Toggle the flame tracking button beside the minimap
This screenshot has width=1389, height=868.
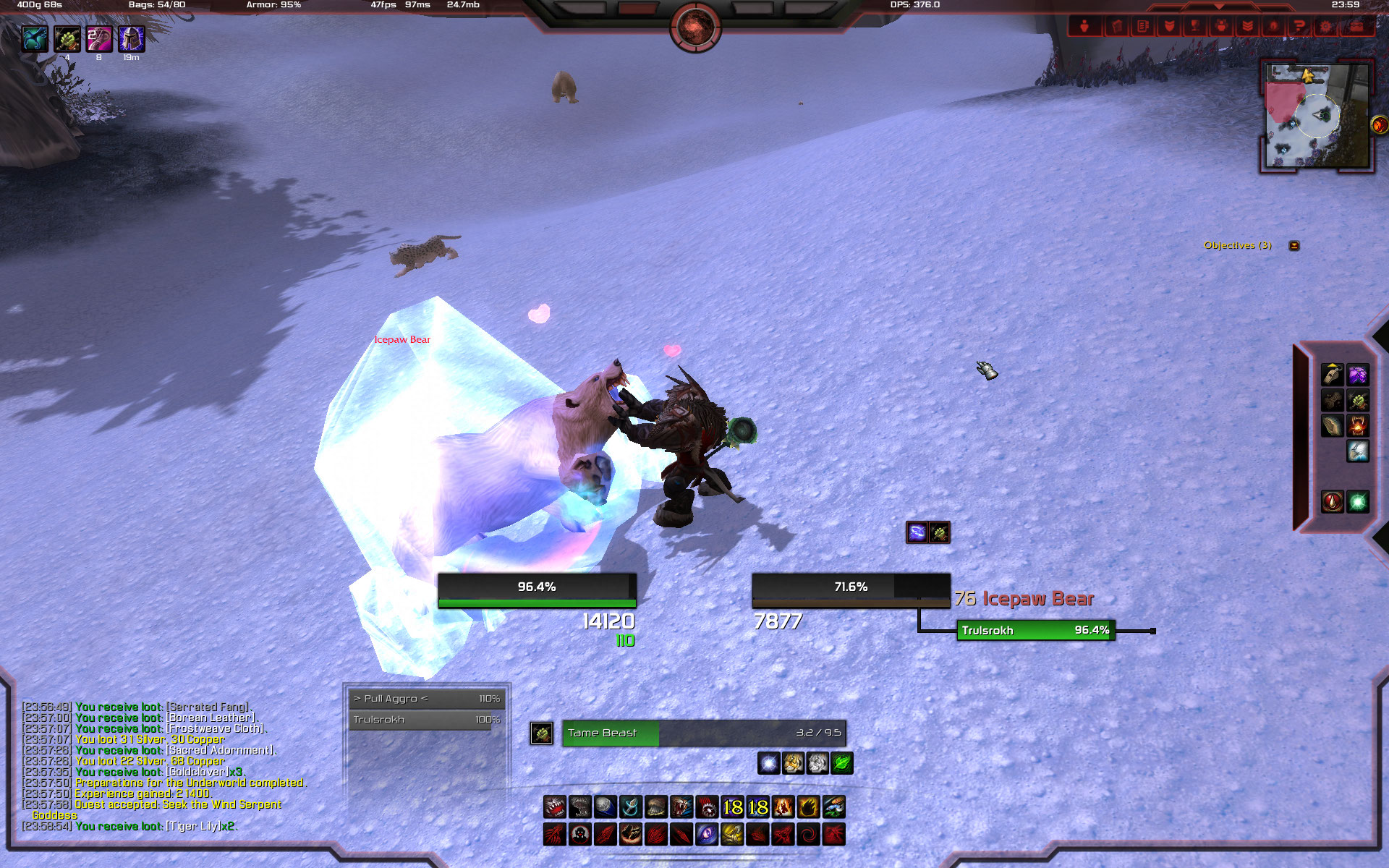point(1380,124)
